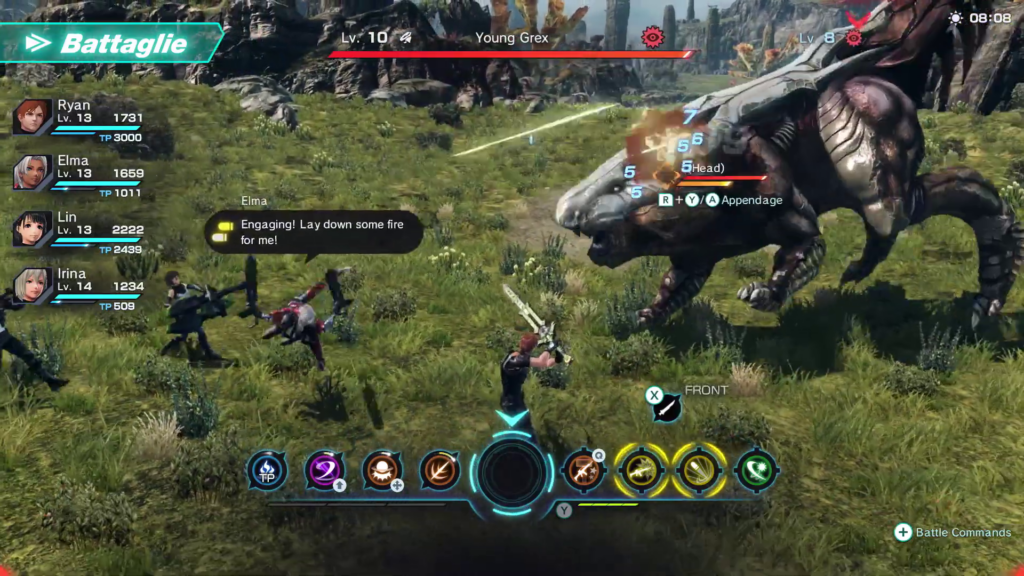Image resolution: width=1024 pixels, height=576 pixels.
Task: Use the purple swirl art
Action: click(x=325, y=470)
